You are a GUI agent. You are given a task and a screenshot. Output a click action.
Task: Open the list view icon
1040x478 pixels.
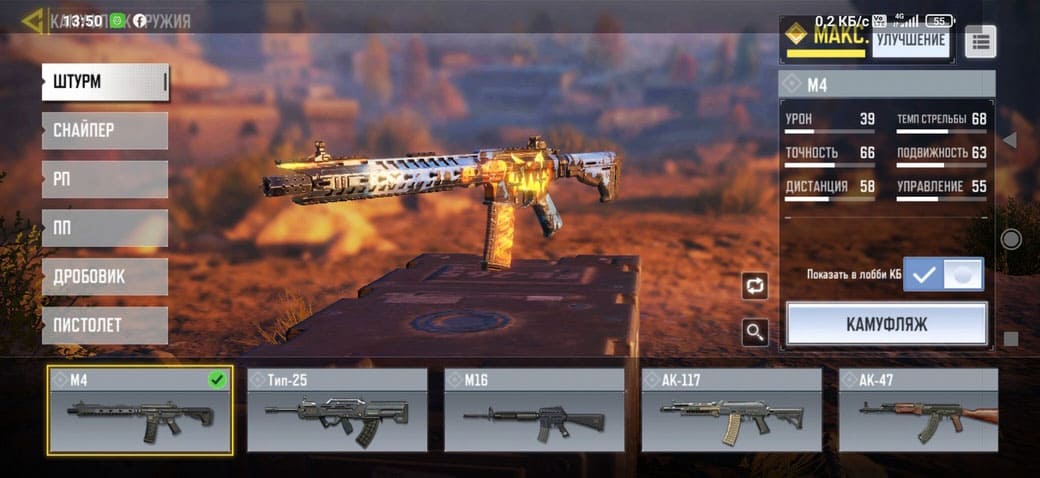(979, 41)
